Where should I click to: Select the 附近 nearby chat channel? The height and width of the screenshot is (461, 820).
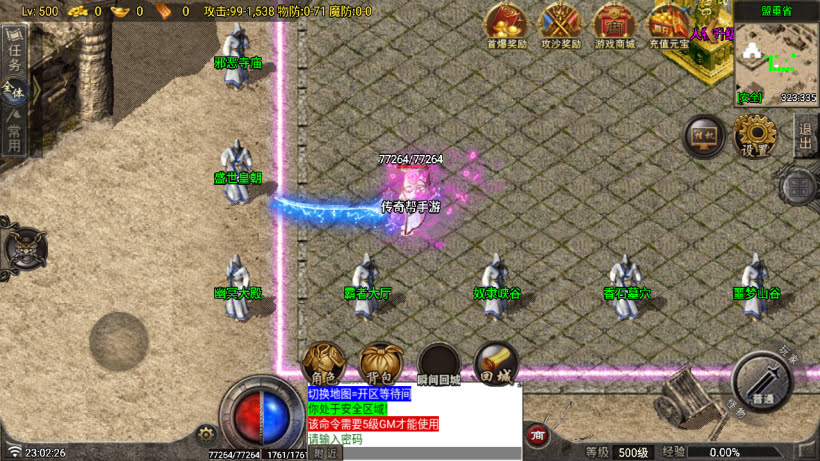pos(325,454)
